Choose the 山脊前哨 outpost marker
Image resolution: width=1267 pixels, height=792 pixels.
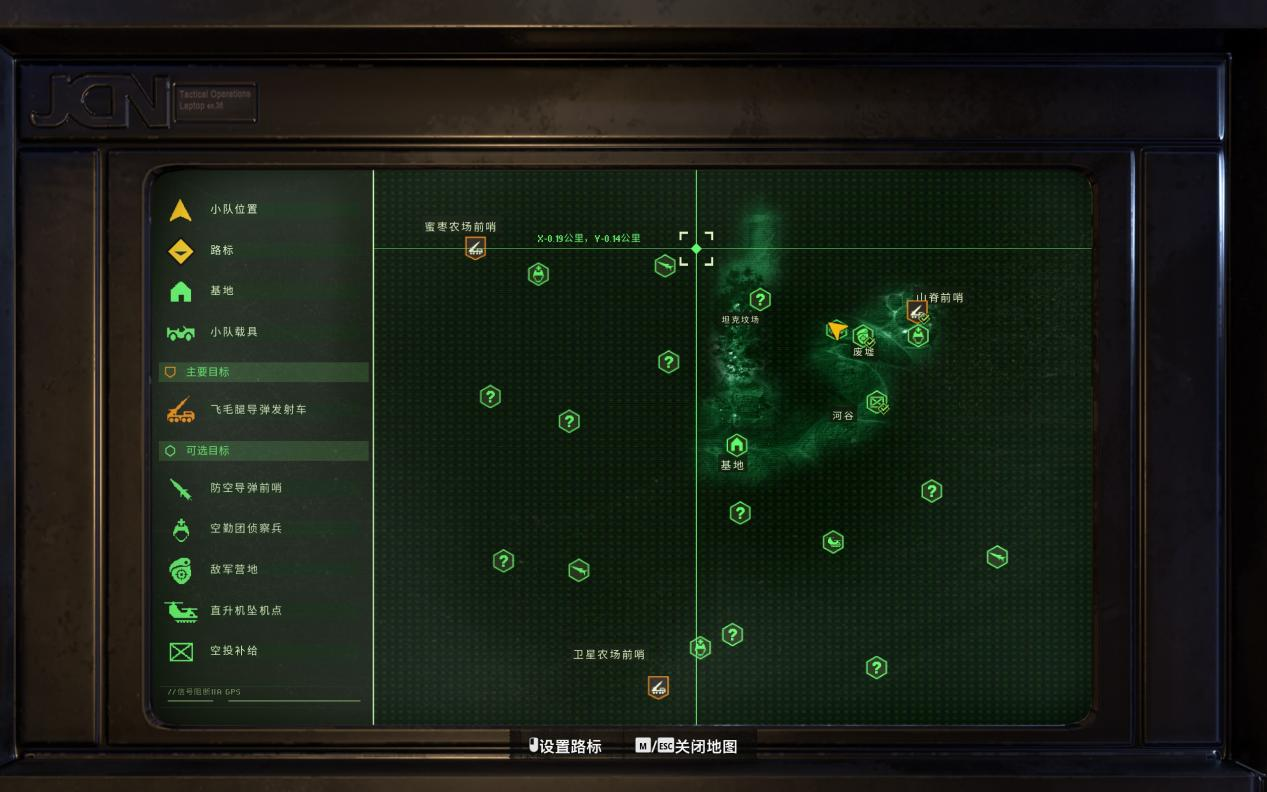pyautogui.click(x=916, y=312)
